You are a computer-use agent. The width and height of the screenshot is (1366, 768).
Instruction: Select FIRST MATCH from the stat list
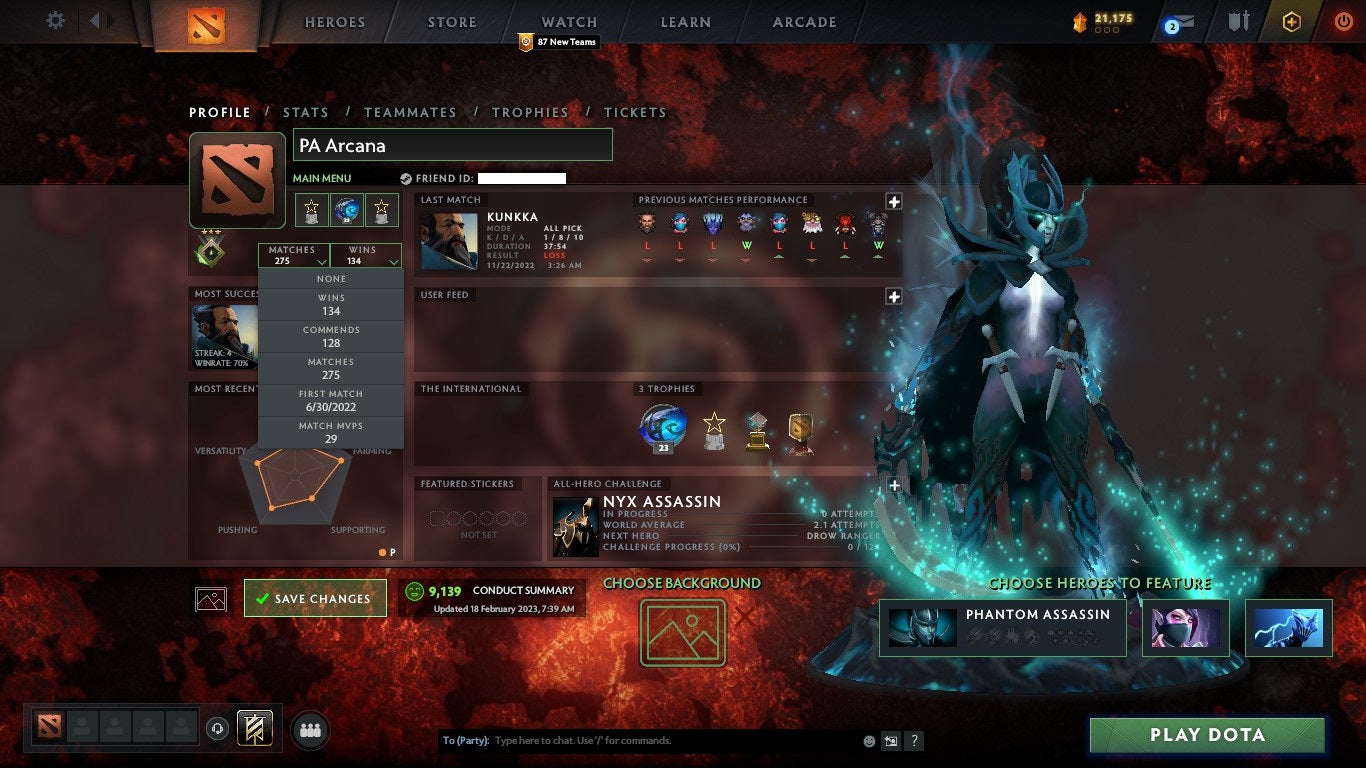pyautogui.click(x=330, y=400)
